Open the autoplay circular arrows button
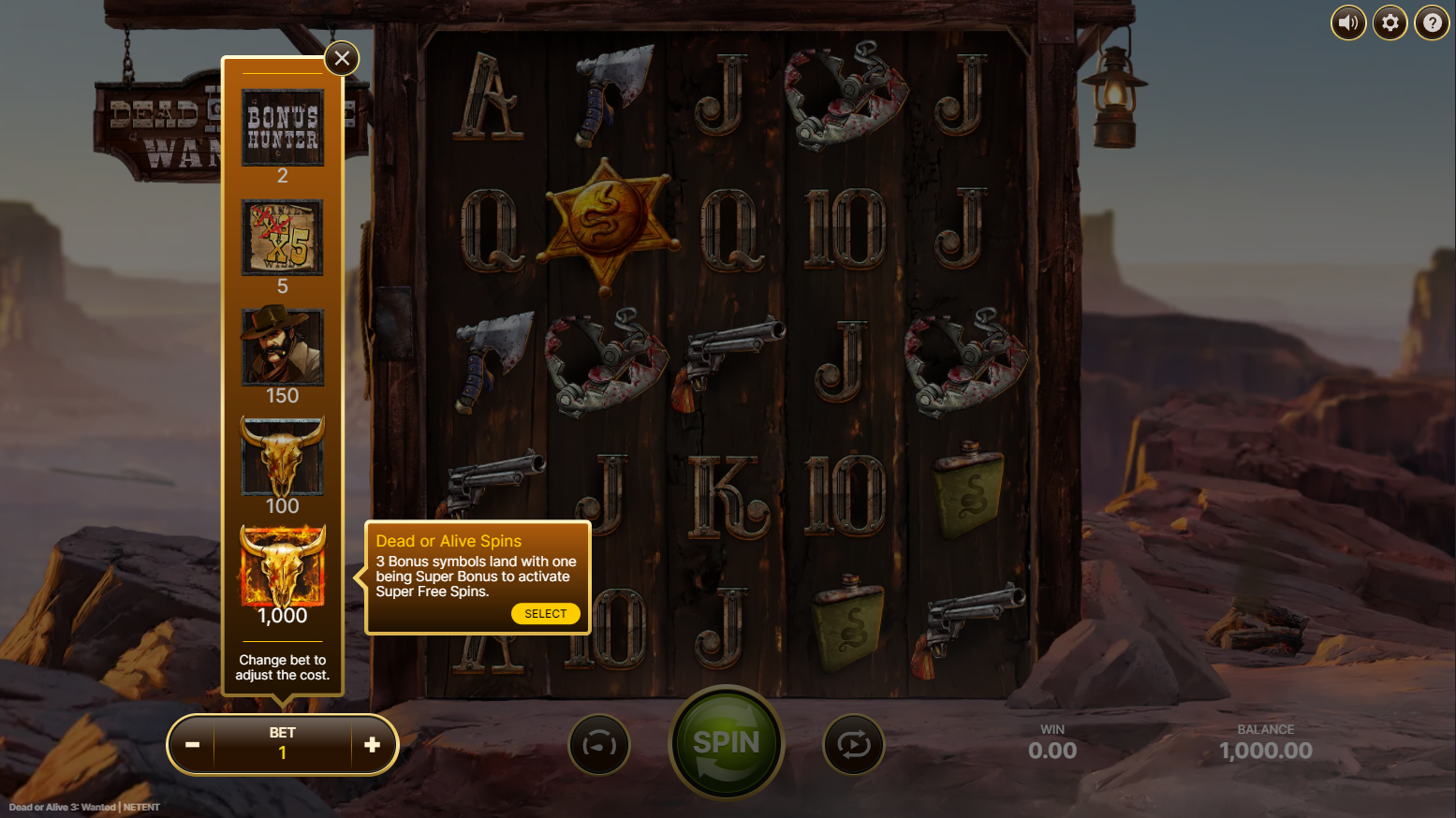The image size is (1456, 818). [x=853, y=745]
